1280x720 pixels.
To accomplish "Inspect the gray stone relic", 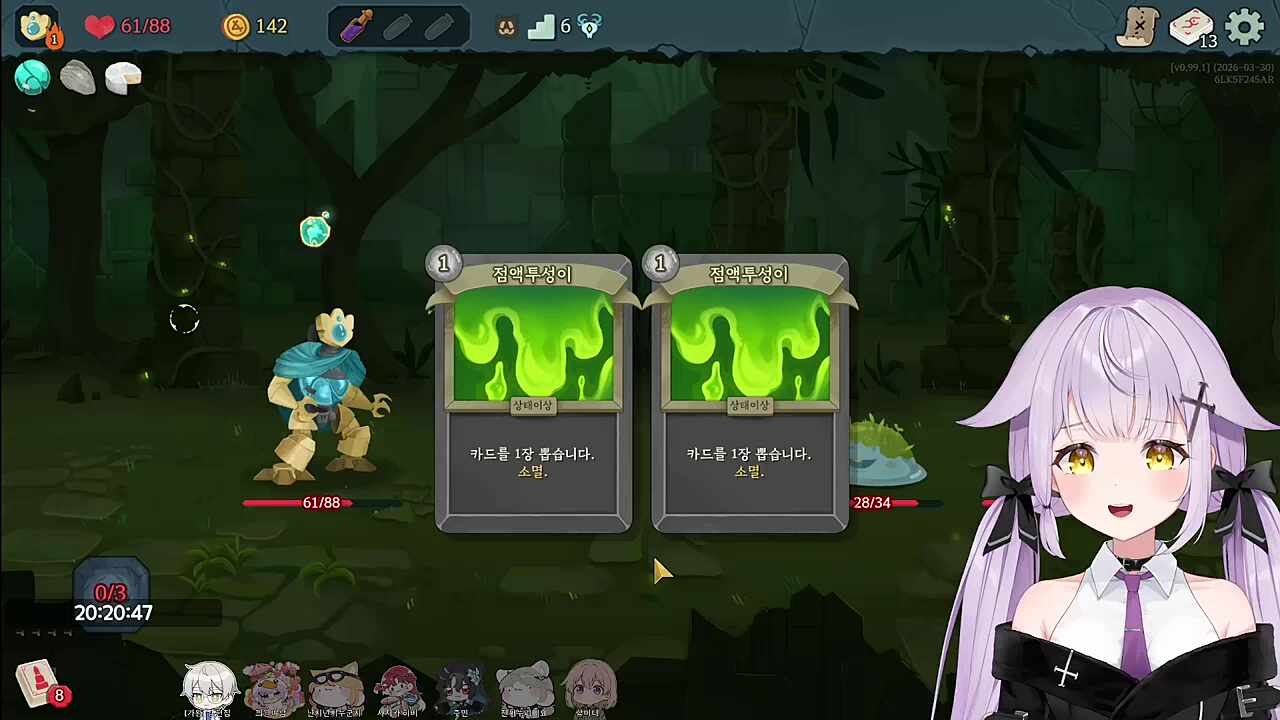I will (x=78, y=77).
